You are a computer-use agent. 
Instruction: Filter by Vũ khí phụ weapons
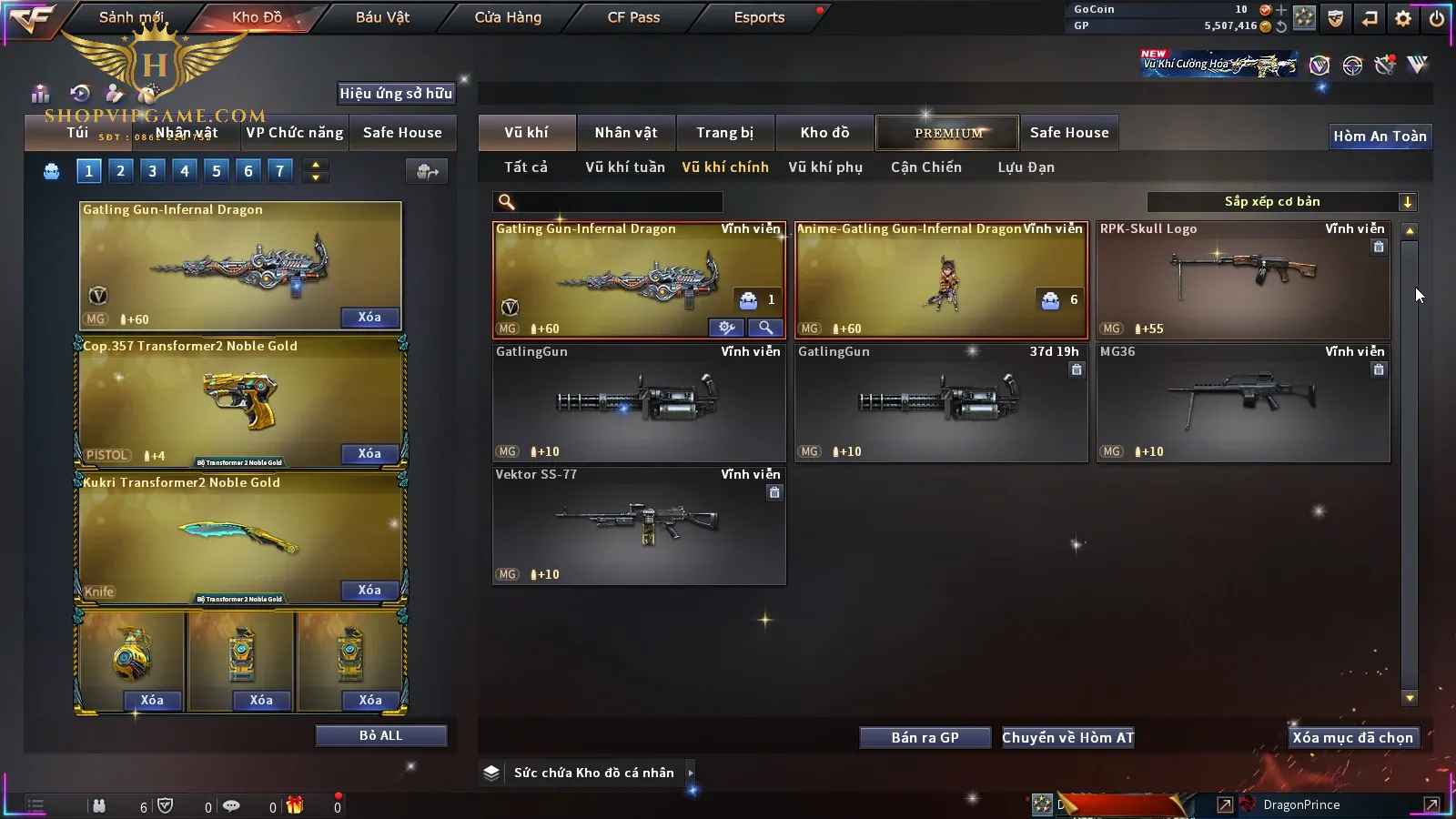[x=824, y=167]
